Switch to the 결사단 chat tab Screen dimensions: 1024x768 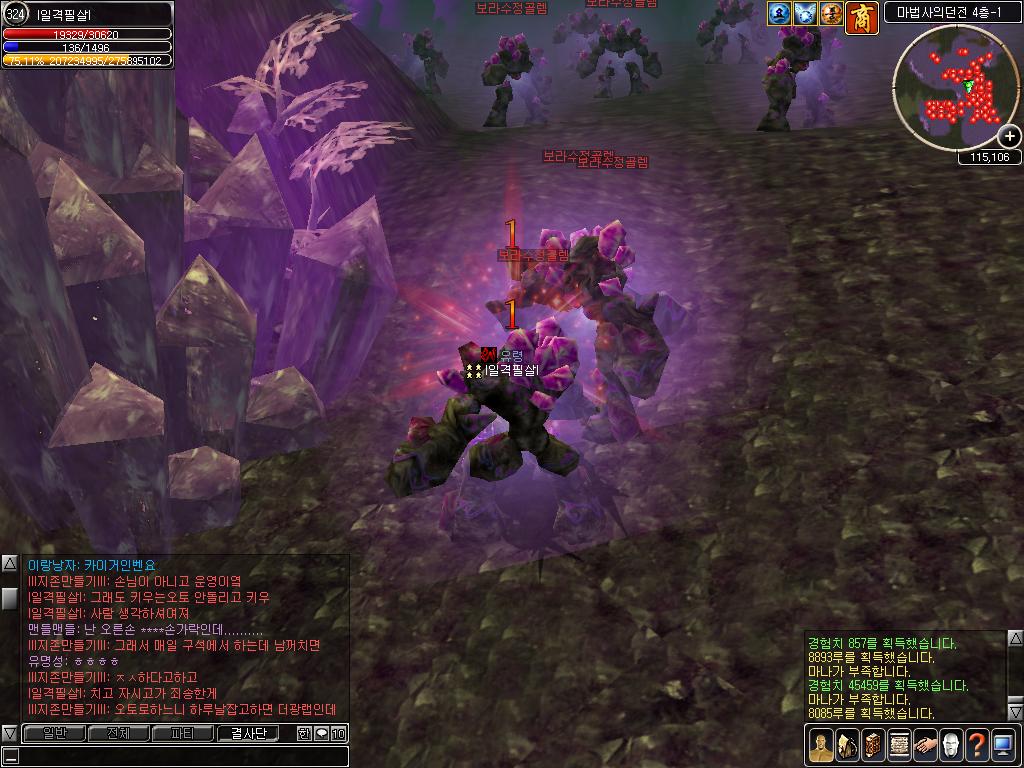click(248, 734)
